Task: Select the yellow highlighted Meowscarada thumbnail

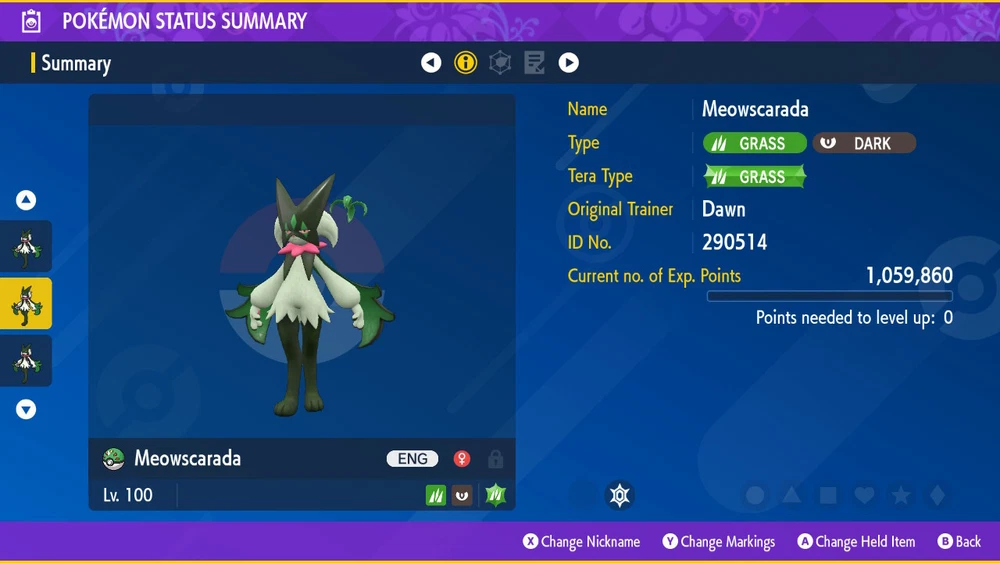Action: (x=26, y=304)
